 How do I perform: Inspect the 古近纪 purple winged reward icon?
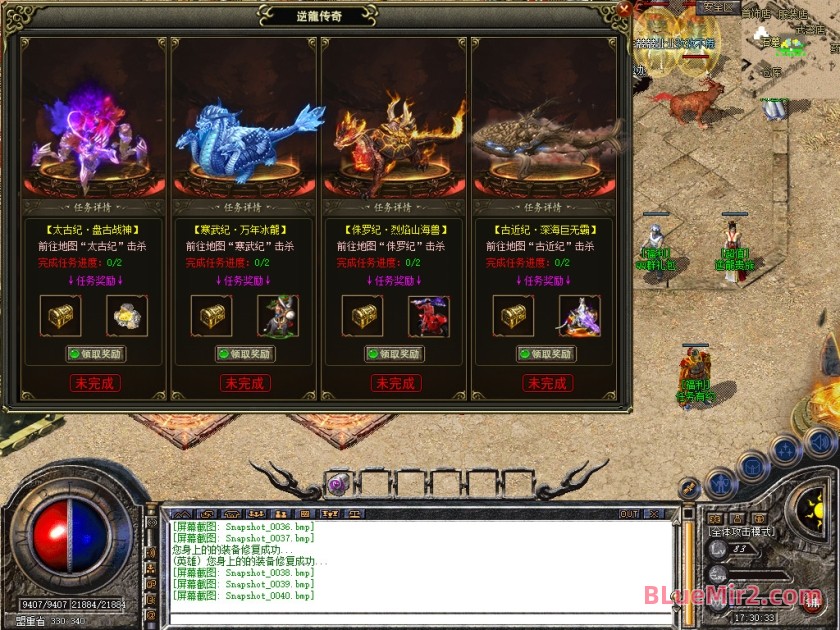click(x=579, y=316)
